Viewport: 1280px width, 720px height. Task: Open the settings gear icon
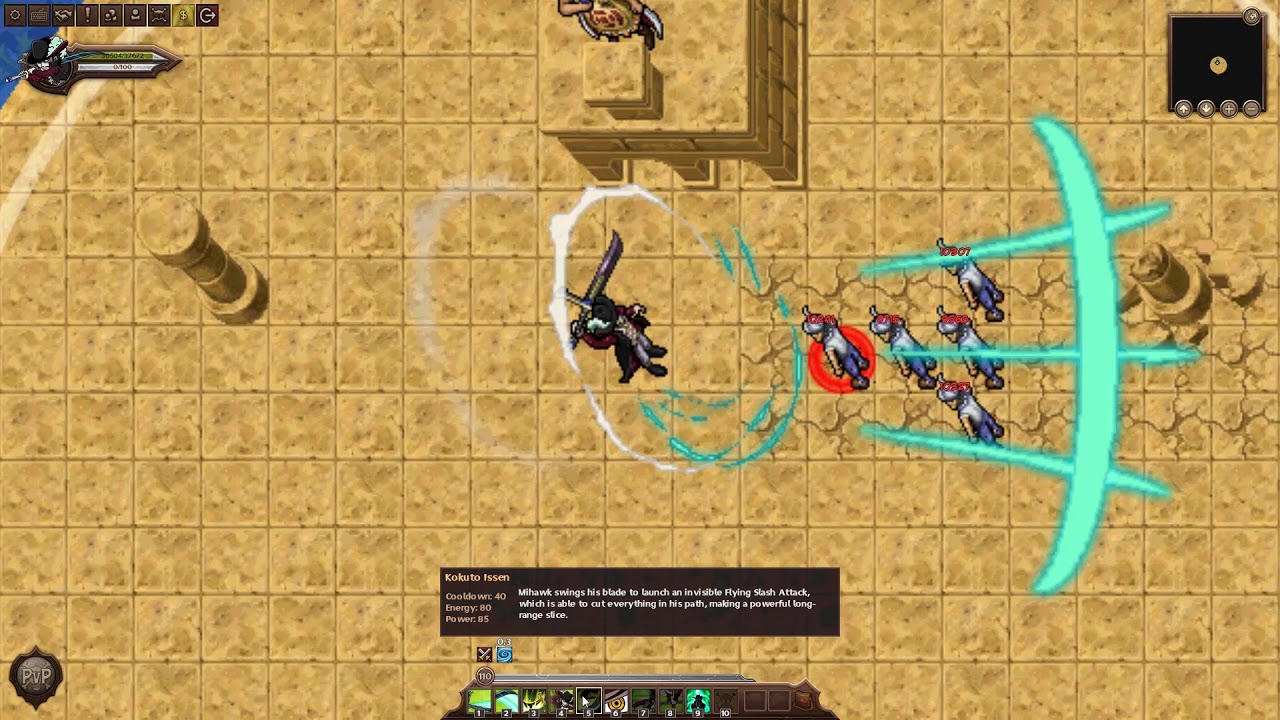14,15
